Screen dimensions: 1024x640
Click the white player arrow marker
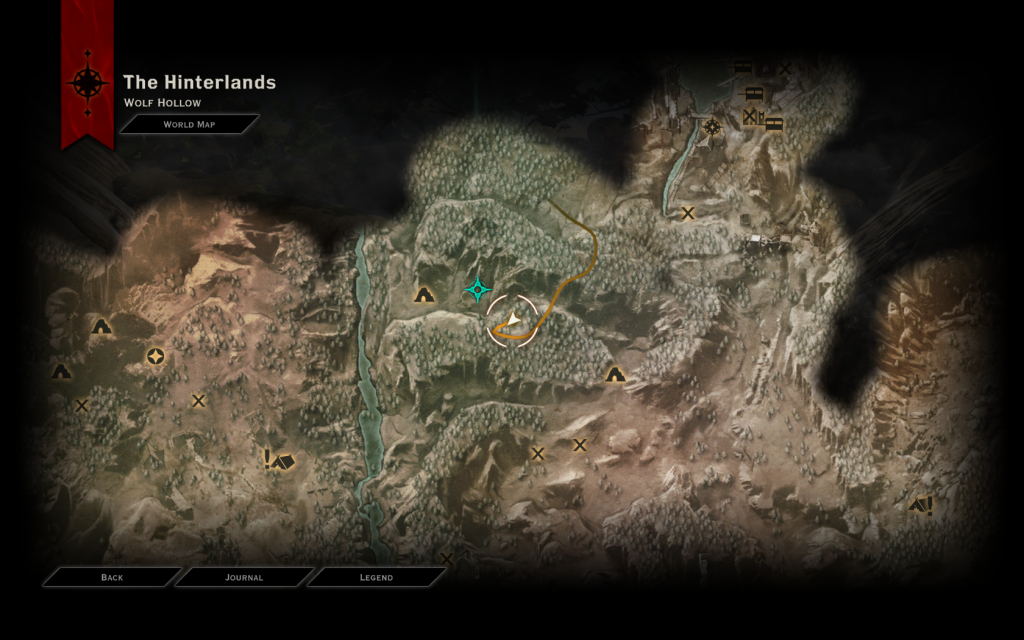[x=512, y=320]
